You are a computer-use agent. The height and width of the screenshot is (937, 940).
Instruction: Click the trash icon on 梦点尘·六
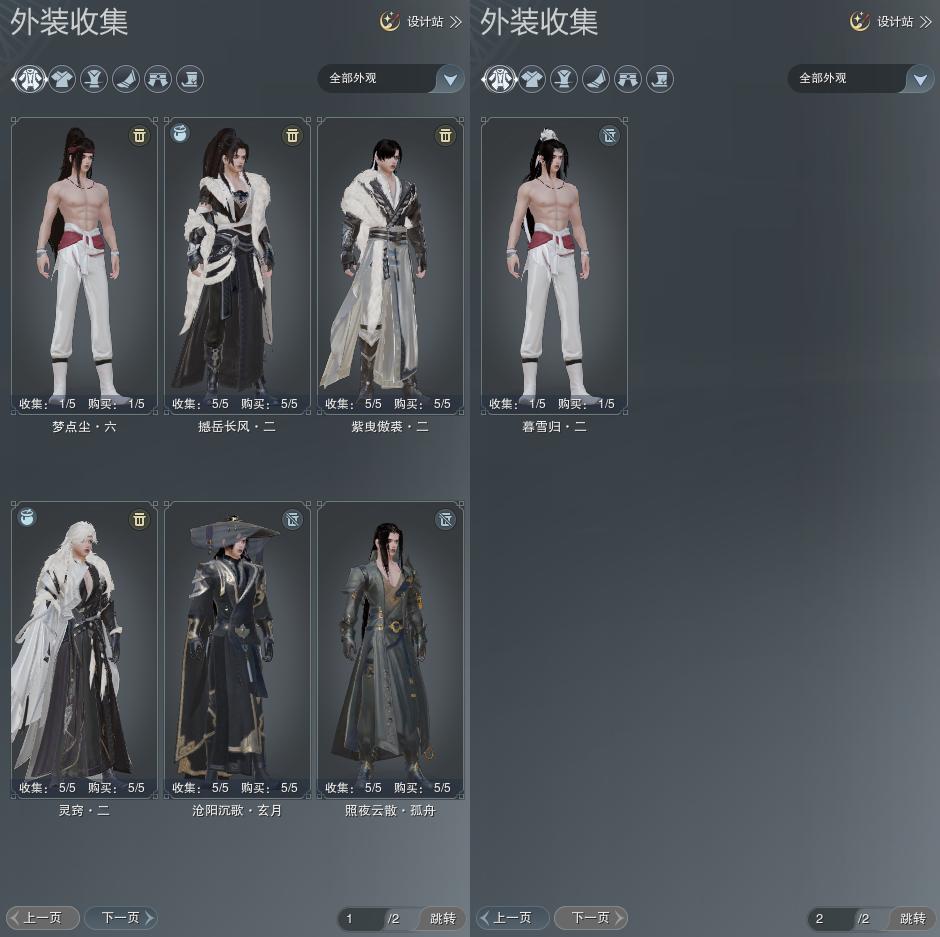click(139, 135)
